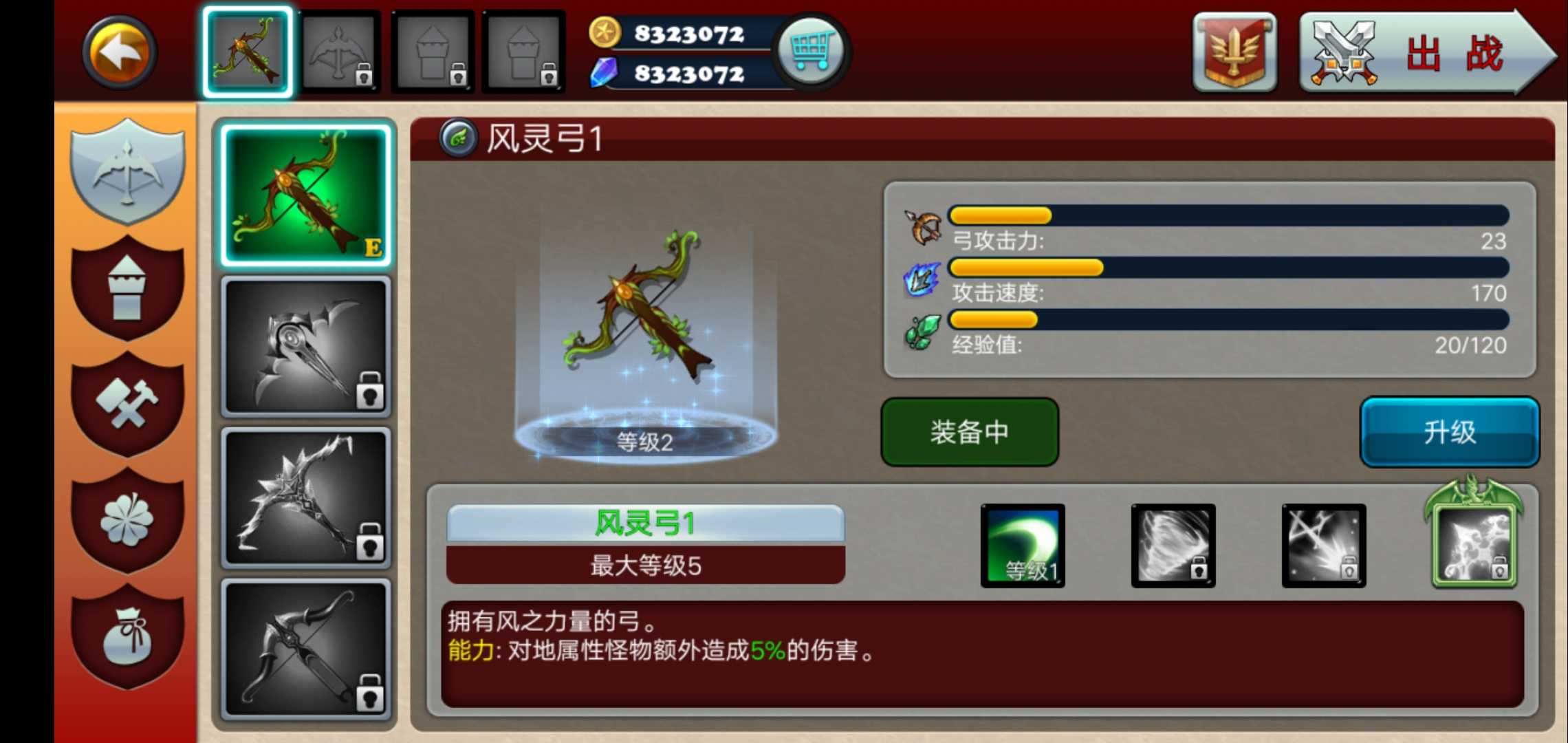Select the locked crossbow slot at top
The height and width of the screenshot is (743, 1568).
pos(340,52)
